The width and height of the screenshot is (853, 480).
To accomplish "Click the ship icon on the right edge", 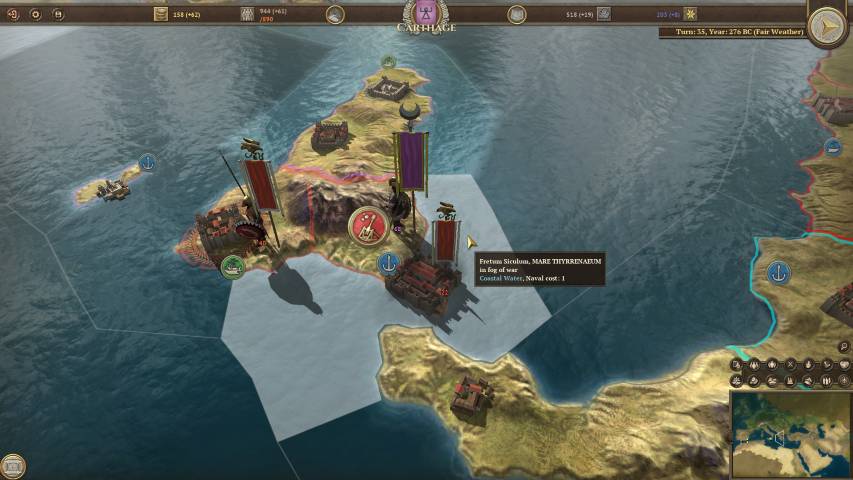I will point(833,148).
